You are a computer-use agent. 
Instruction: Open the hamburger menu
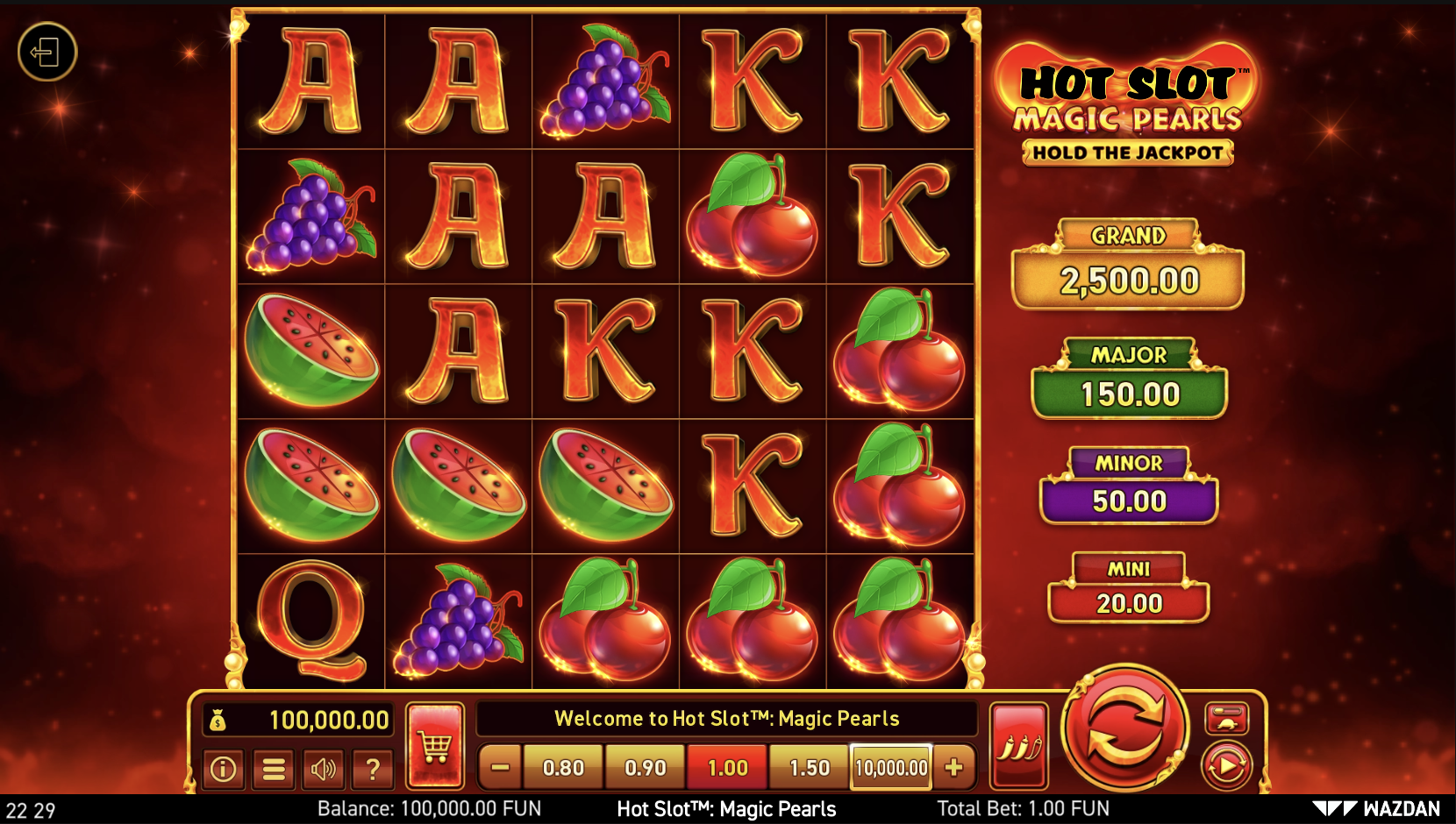point(274,769)
